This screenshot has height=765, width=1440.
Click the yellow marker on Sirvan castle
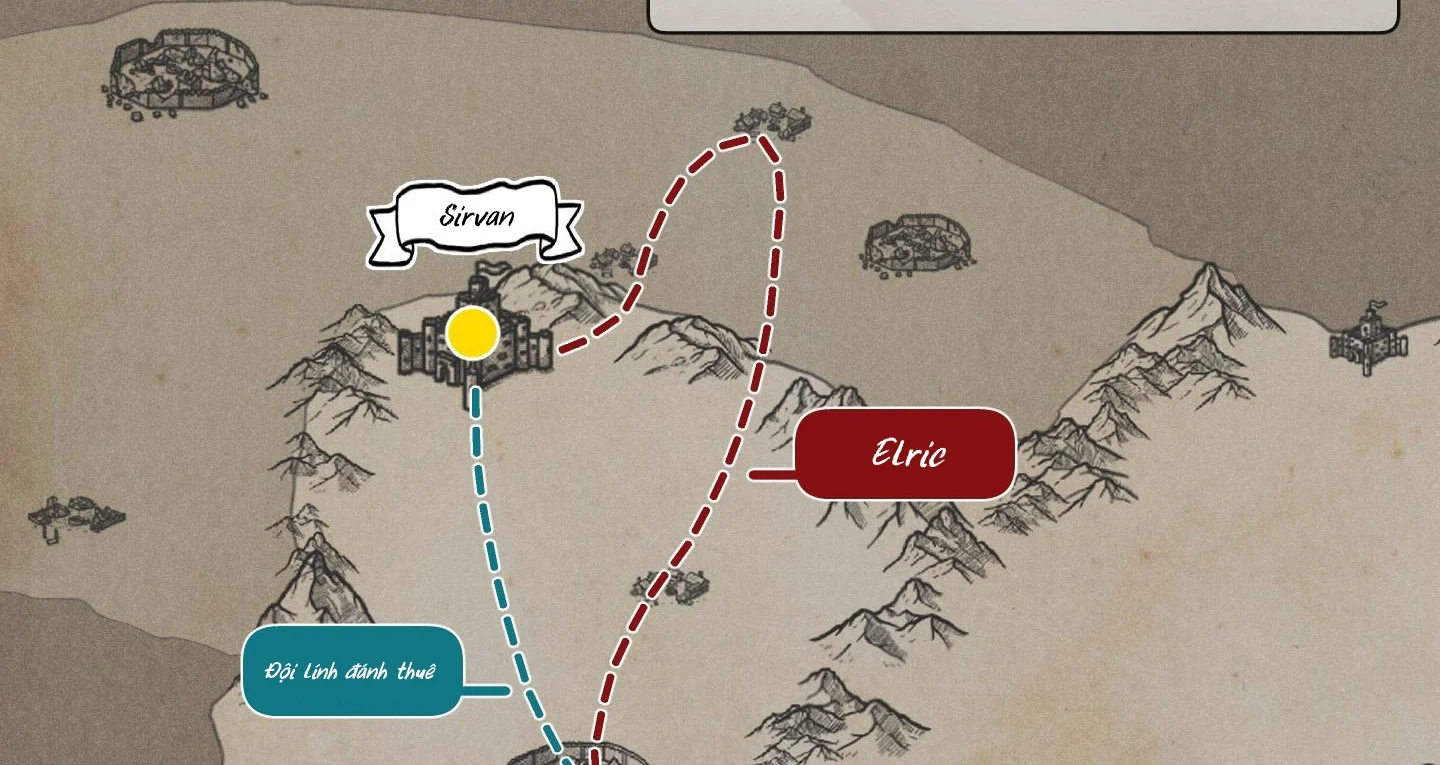point(472,333)
